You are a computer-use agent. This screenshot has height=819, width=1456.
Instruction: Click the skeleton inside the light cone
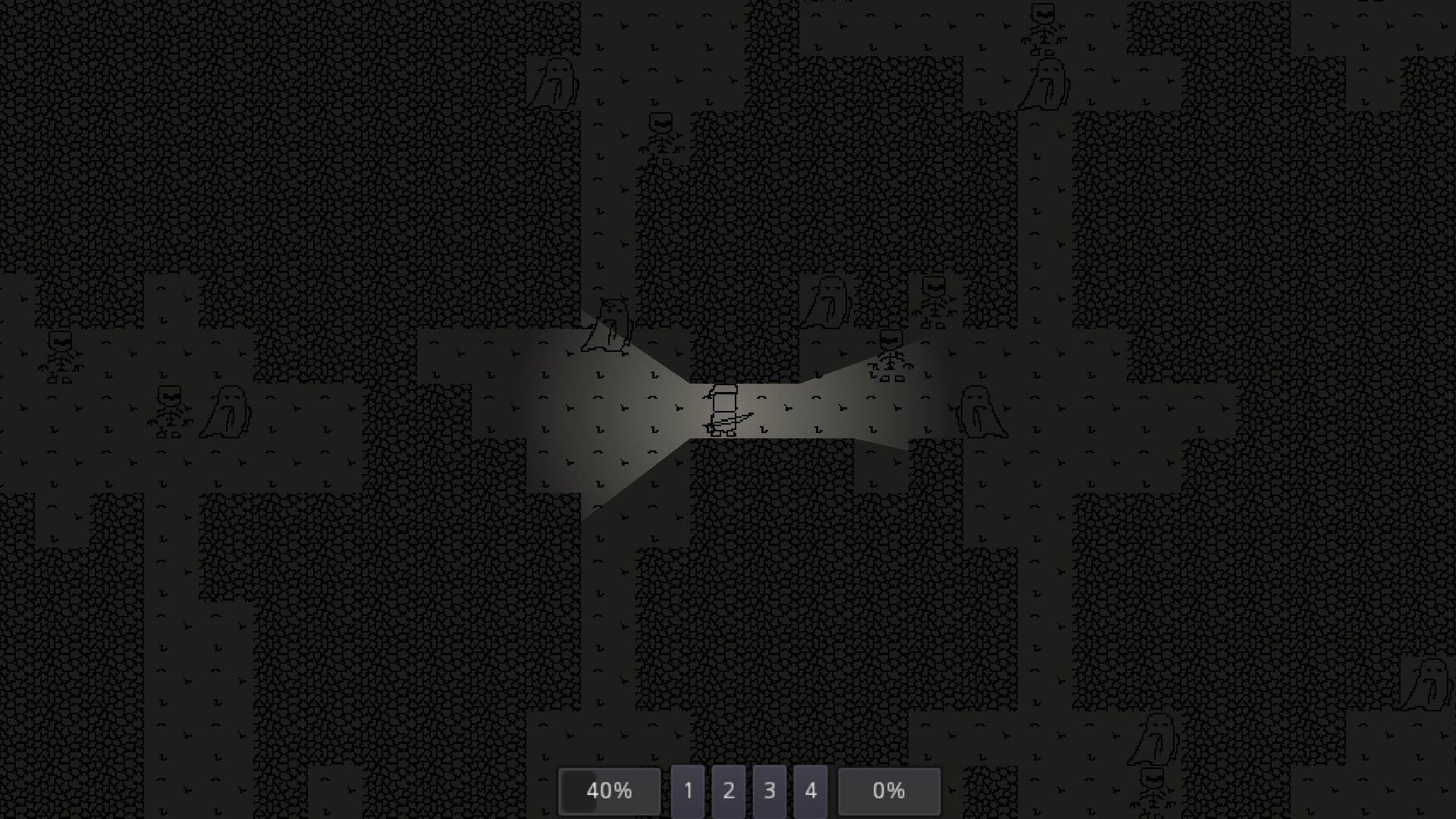click(891, 356)
